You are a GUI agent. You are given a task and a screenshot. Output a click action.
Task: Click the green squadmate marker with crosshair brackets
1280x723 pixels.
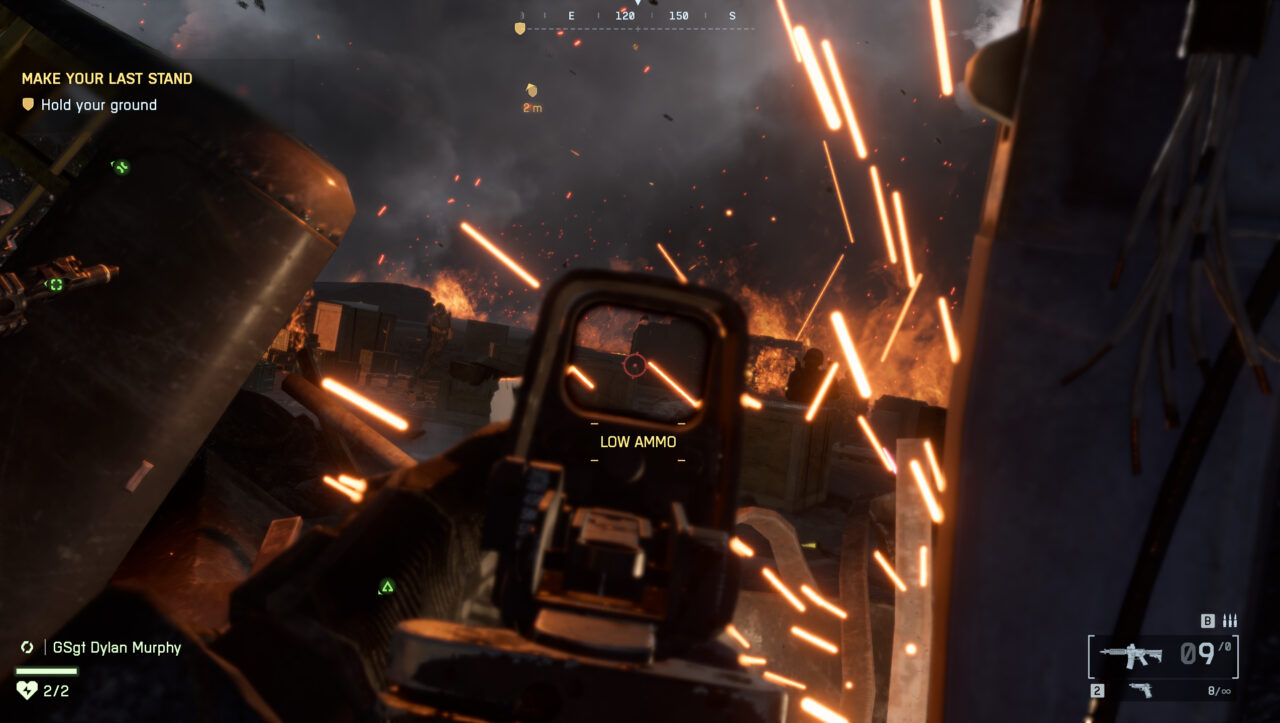[x=56, y=284]
